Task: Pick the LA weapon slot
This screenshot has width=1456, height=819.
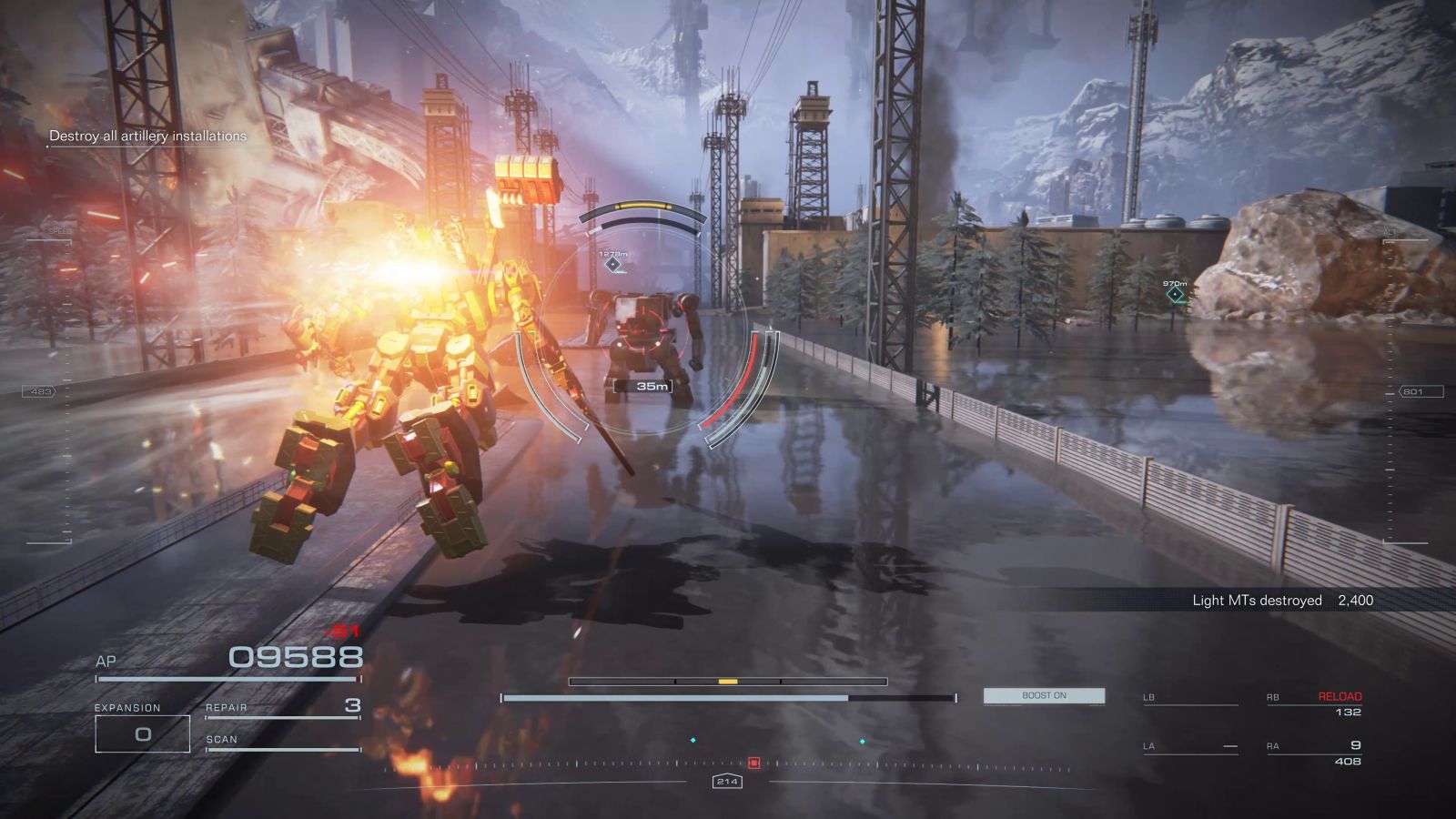Action: point(1189,746)
